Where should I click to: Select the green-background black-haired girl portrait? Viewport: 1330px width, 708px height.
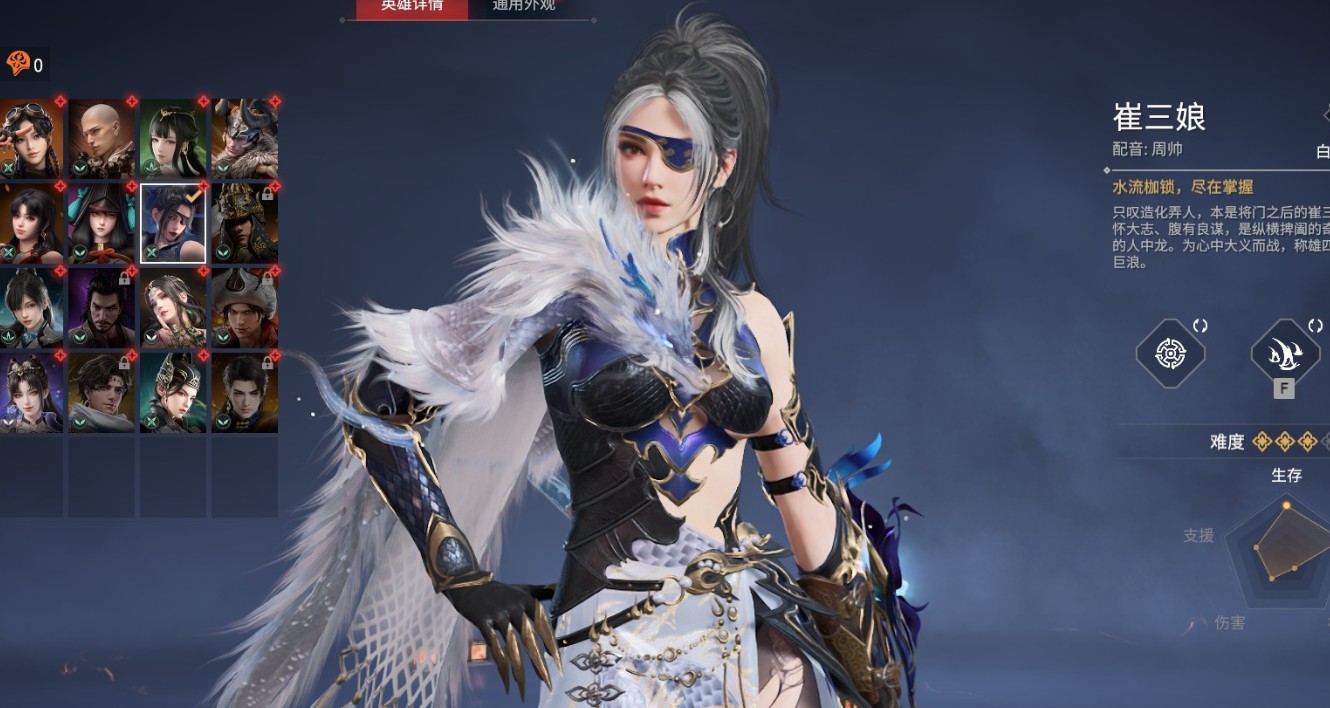173,138
